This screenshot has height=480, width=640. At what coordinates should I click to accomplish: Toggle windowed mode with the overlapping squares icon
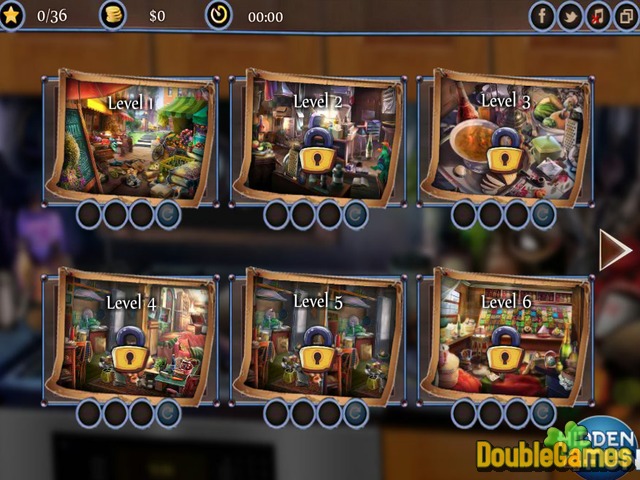point(625,16)
